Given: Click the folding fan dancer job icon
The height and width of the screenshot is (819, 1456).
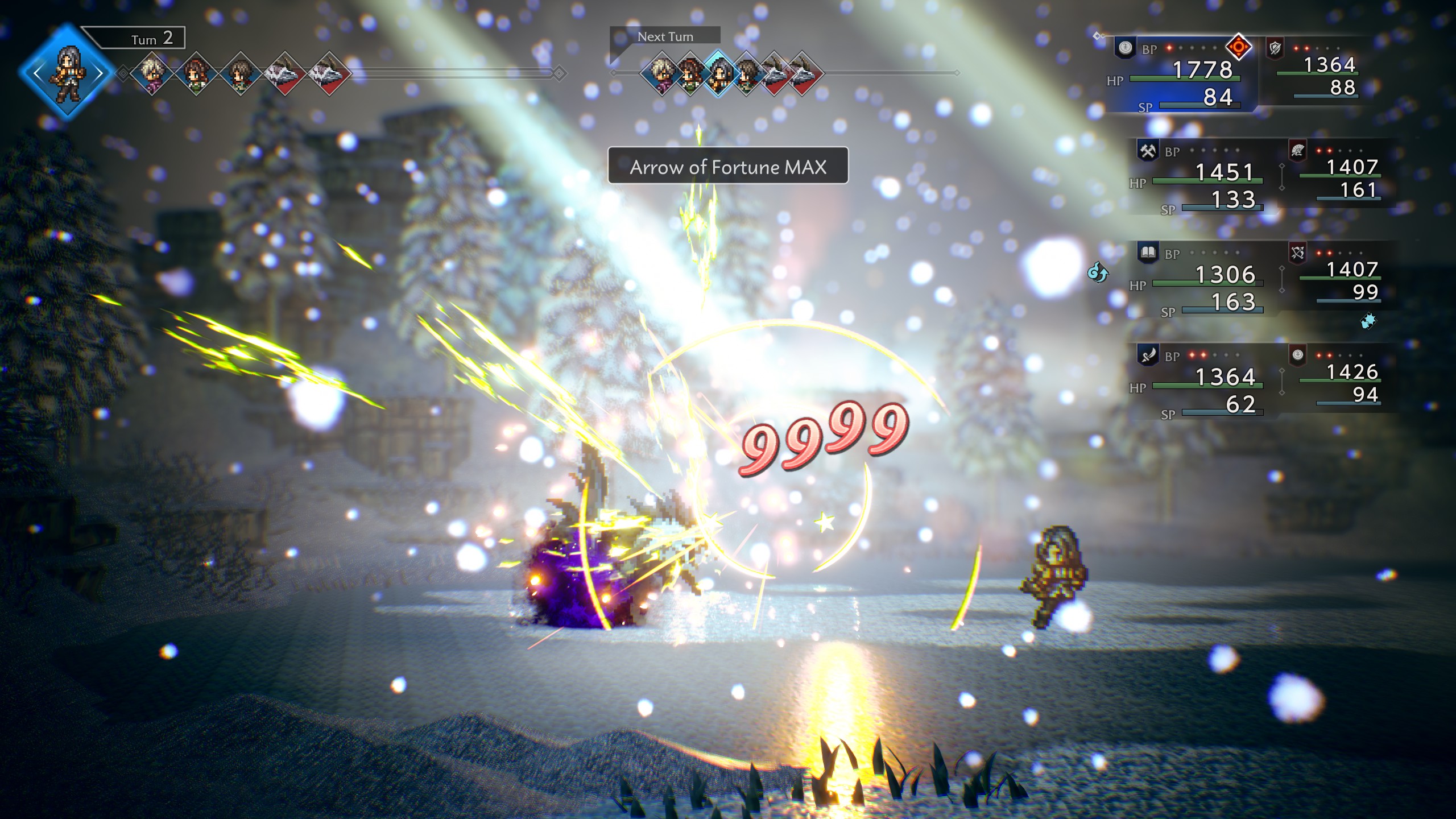Looking at the screenshot, I should (1297, 151).
